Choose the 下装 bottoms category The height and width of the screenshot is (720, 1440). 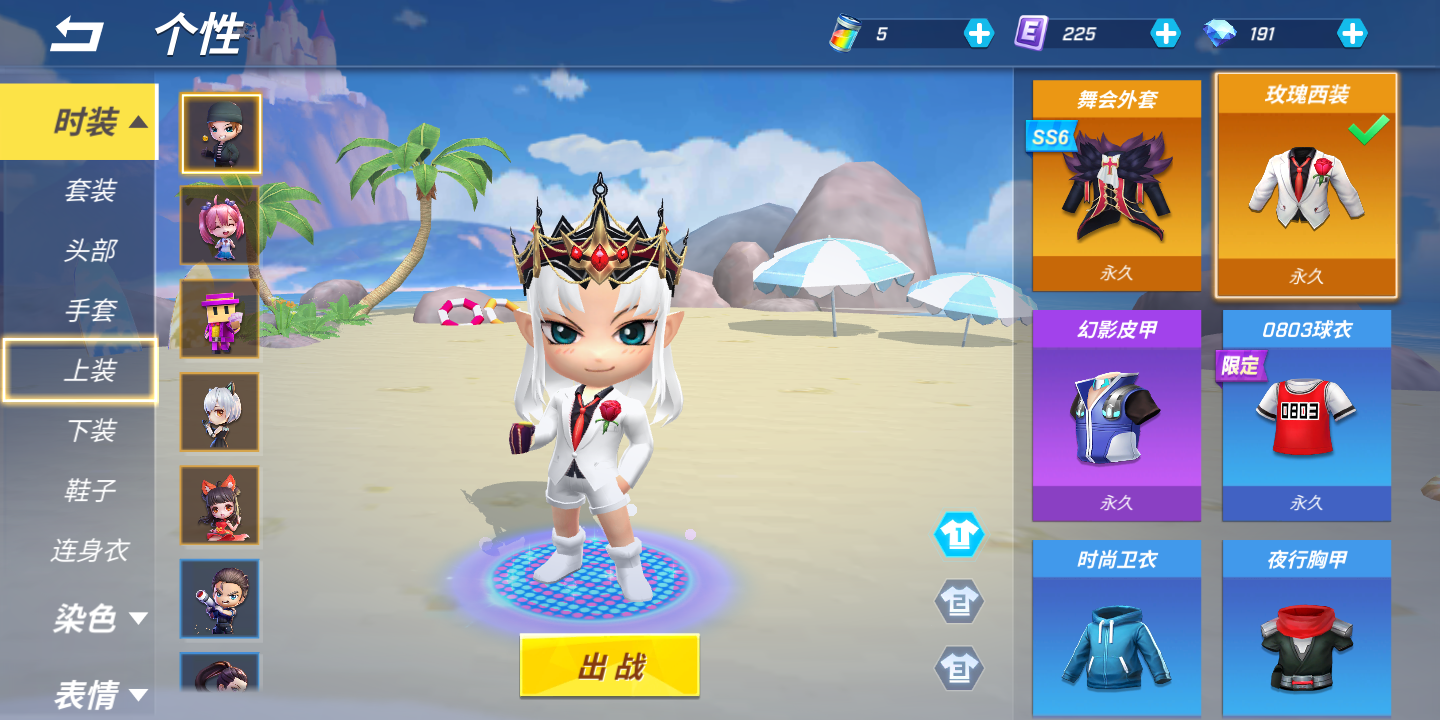pyautogui.click(x=90, y=430)
